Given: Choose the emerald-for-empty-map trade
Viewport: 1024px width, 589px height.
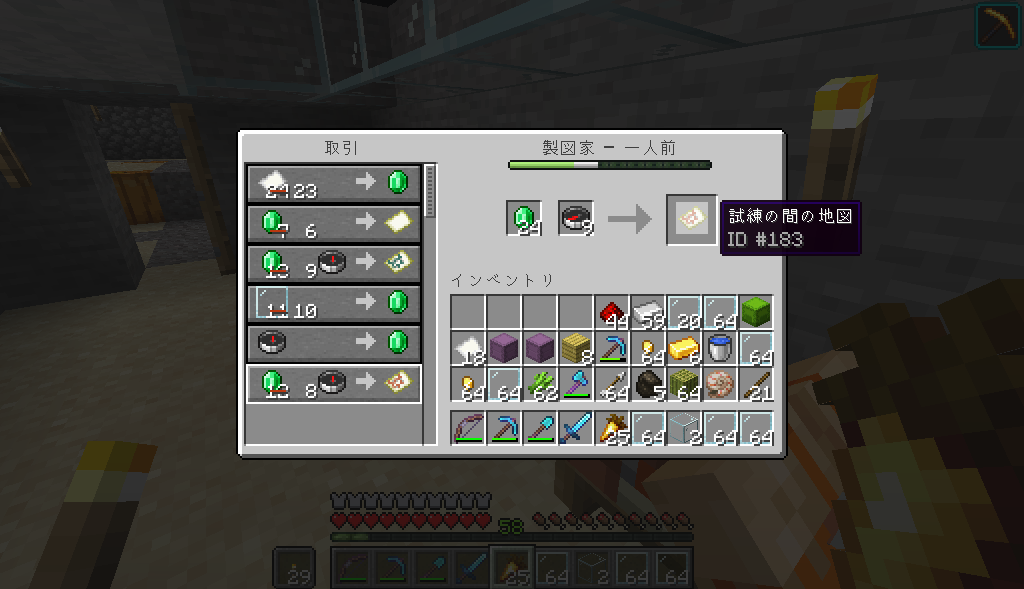Looking at the screenshot, I should 333,222.
